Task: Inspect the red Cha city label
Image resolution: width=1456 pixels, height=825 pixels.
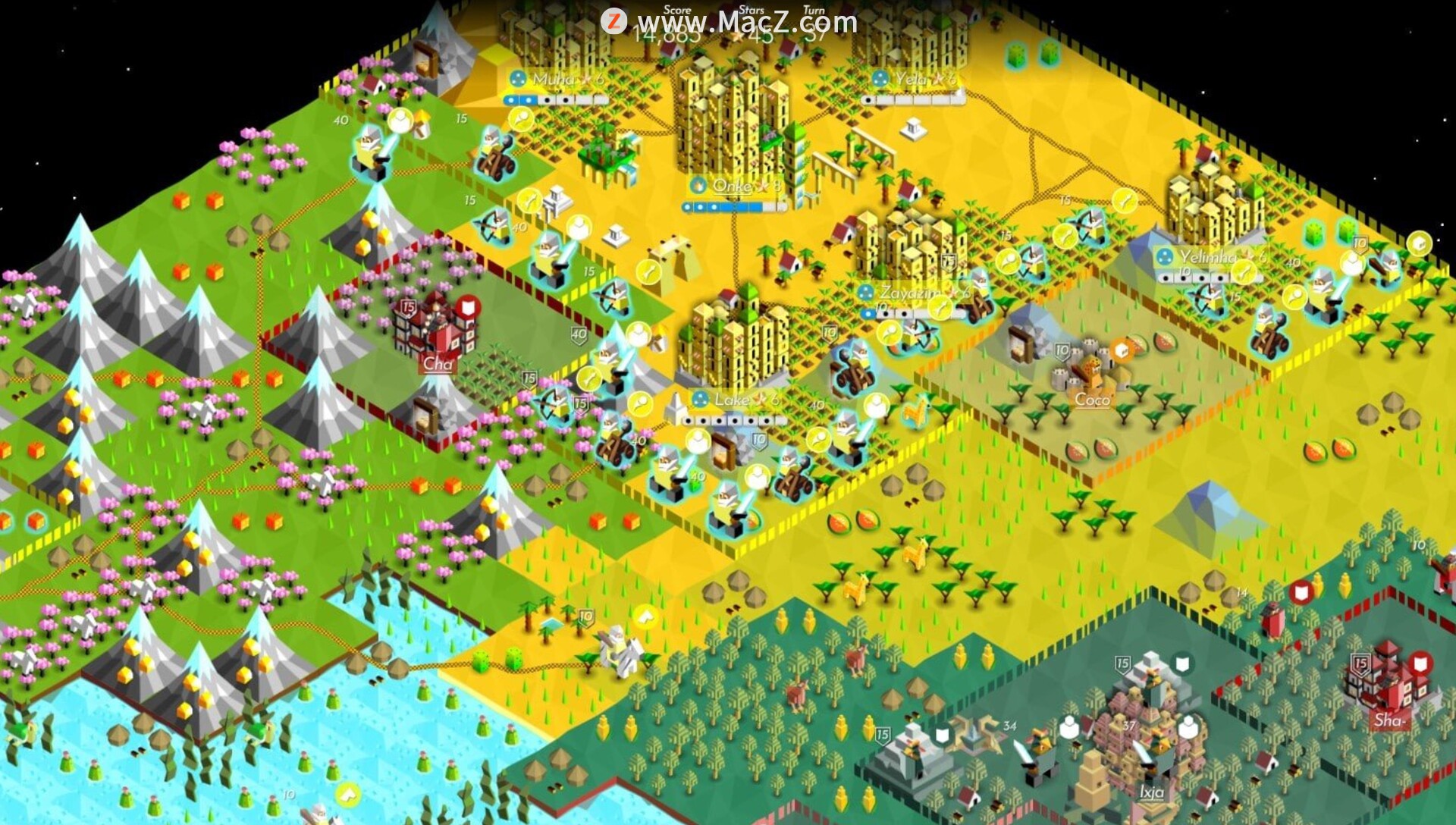Action: tap(438, 363)
